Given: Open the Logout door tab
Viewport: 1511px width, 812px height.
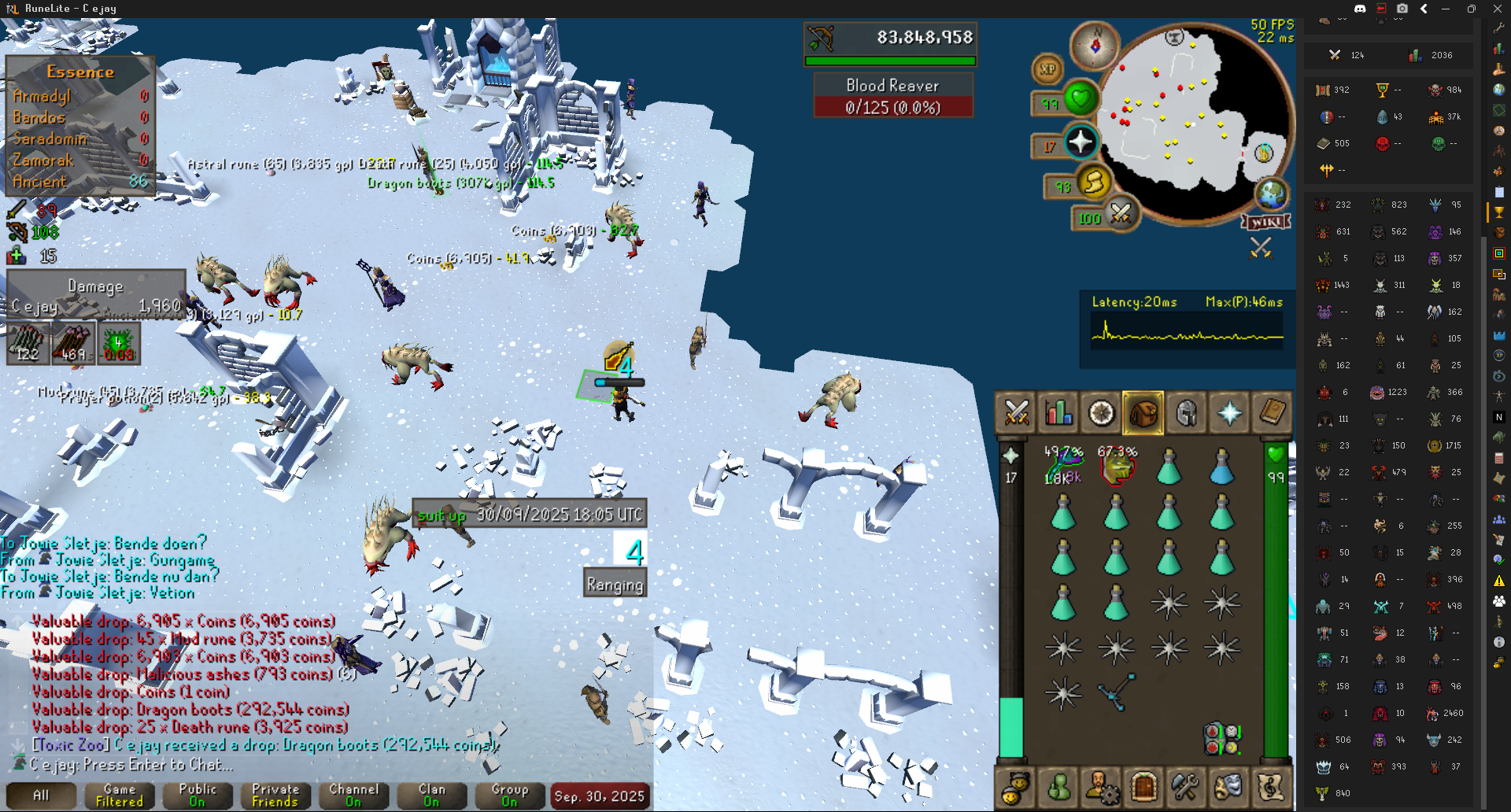Looking at the screenshot, I should point(1143,785).
